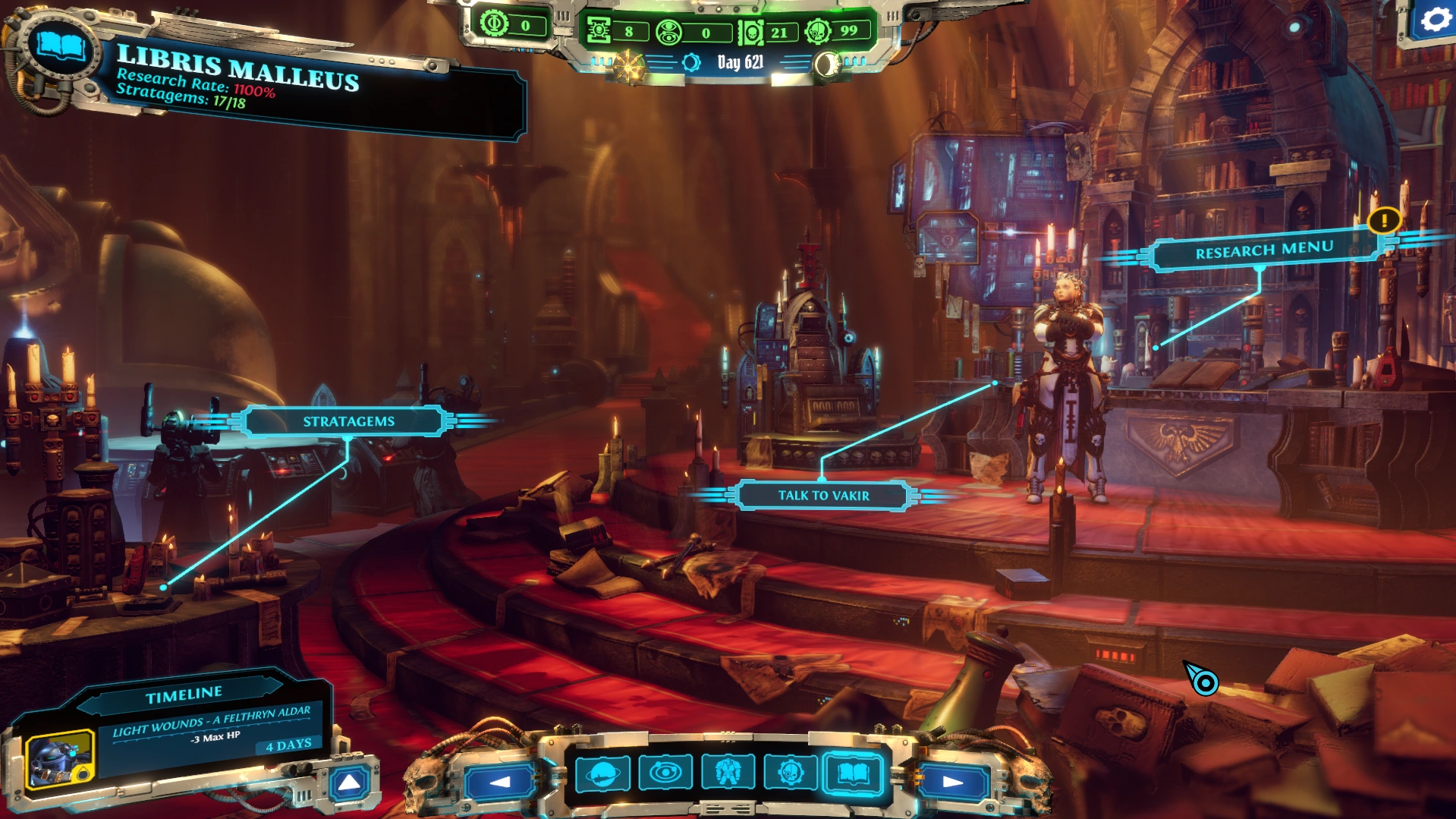Open the eye-shaped orbit room tab

tap(665, 773)
